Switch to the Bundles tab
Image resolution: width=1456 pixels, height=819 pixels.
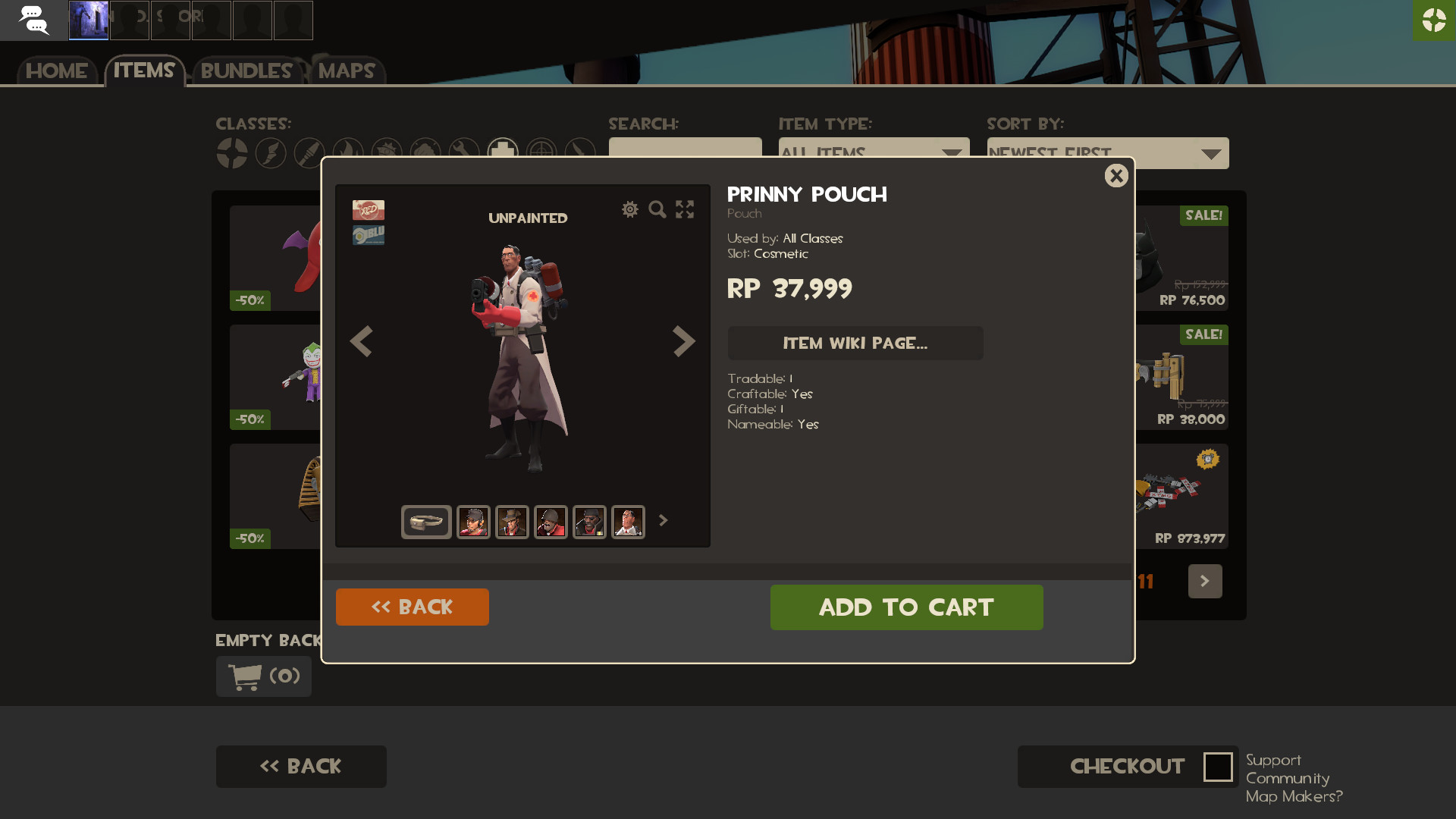(x=245, y=71)
